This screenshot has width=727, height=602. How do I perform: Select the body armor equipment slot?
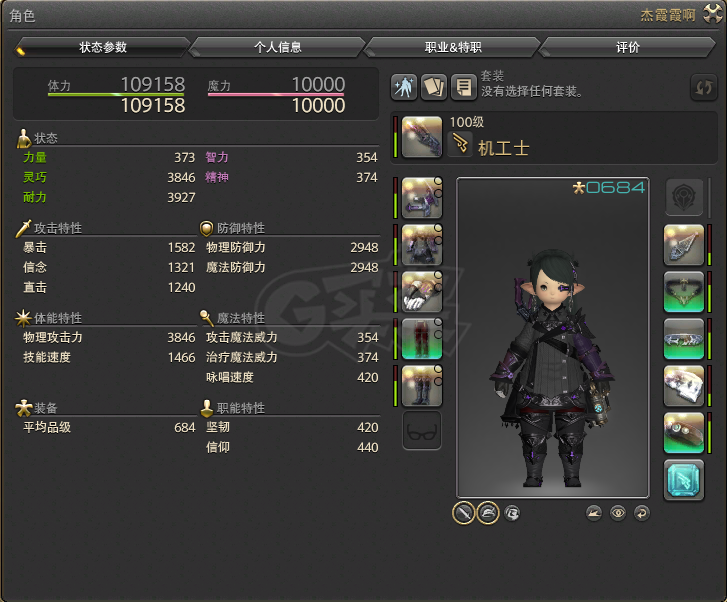click(422, 245)
